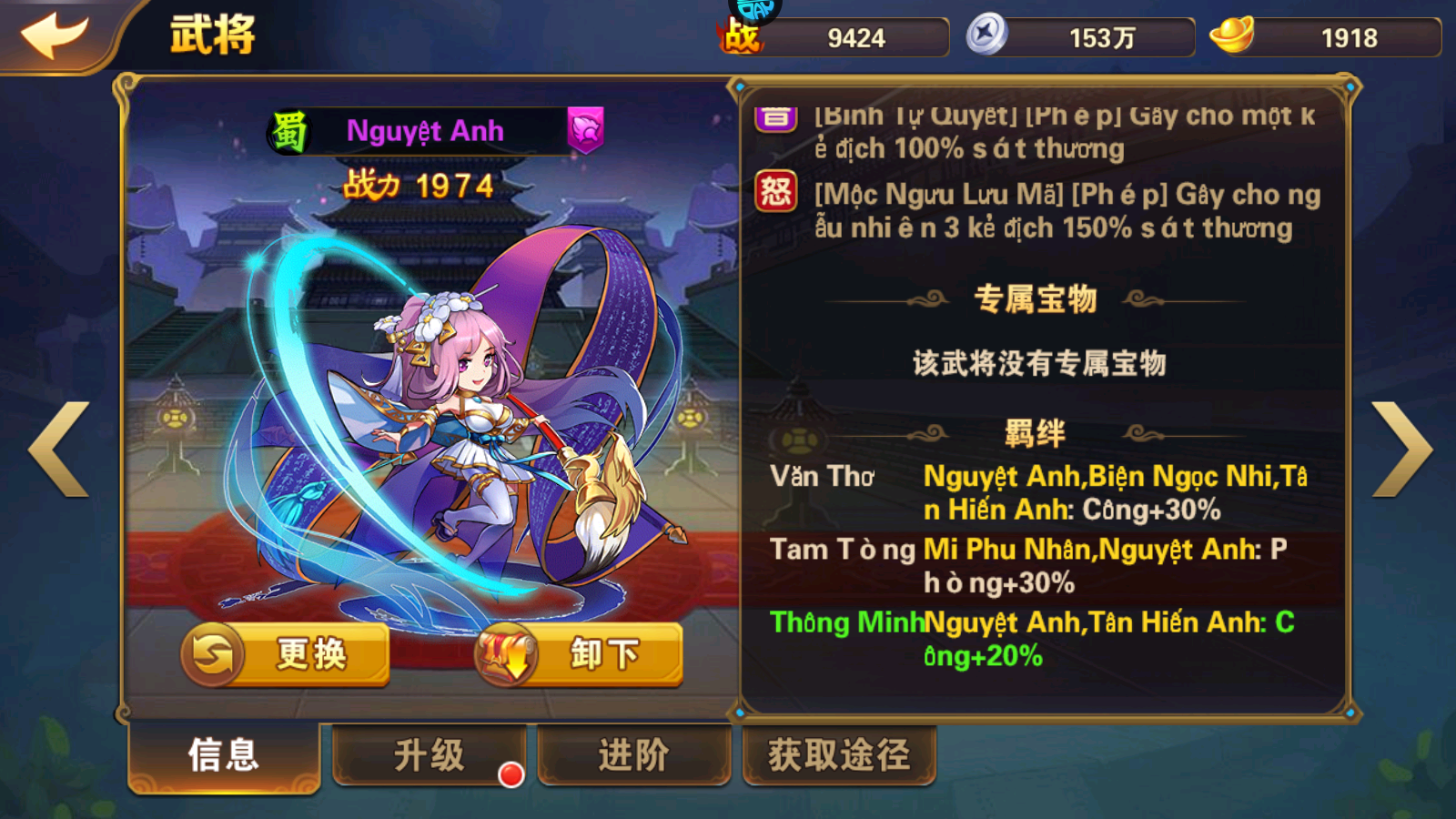Click the Nguyệt Anh name banner

428,129
